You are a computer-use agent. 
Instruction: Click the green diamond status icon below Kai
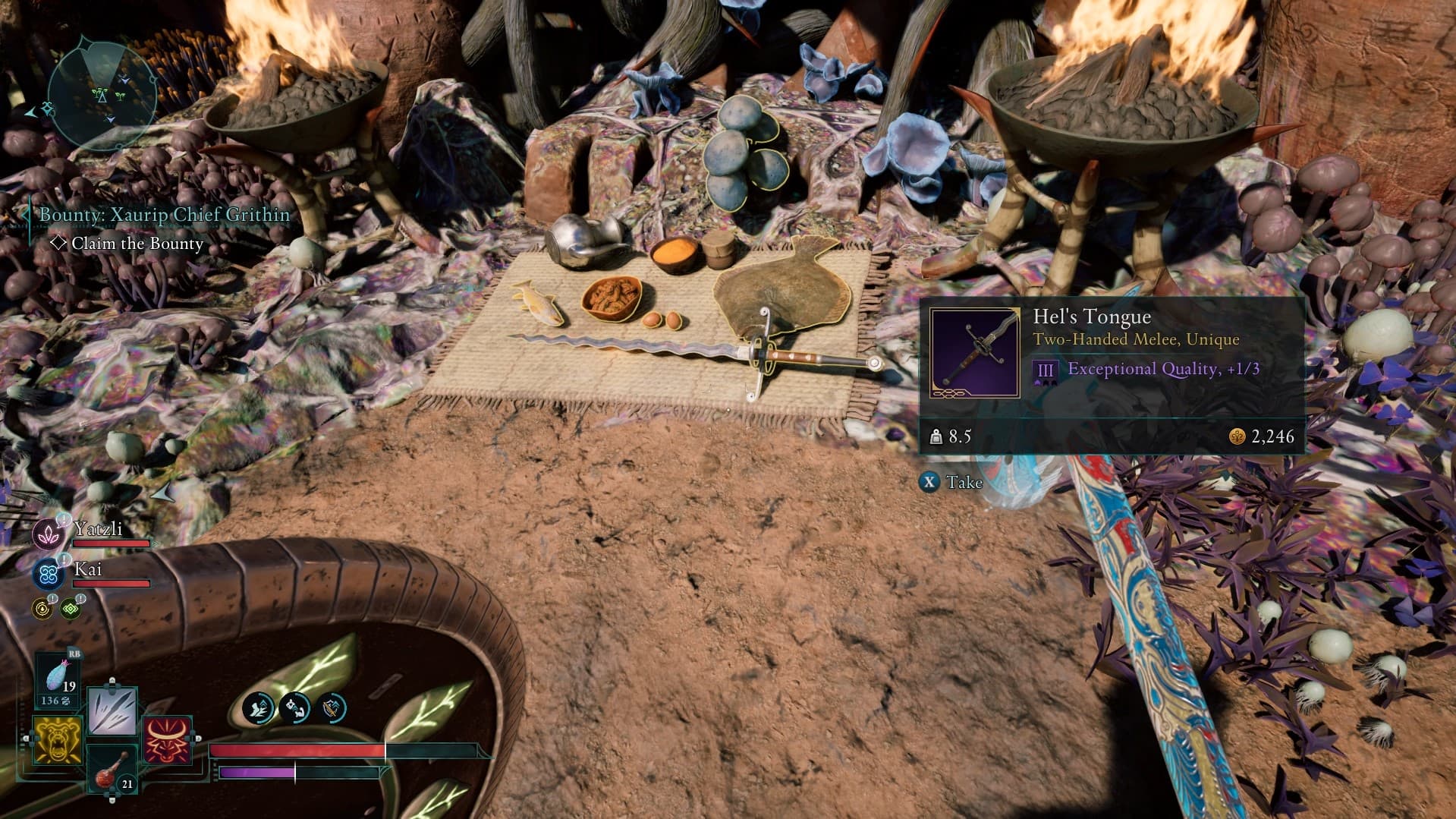pyautogui.click(x=69, y=610)
